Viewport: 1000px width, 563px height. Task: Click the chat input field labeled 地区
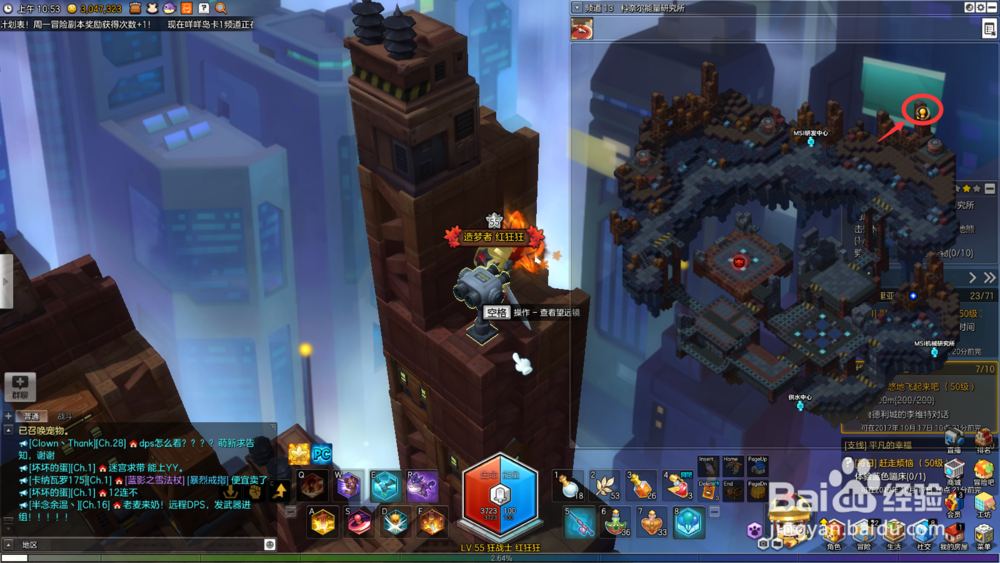point(140,545)
